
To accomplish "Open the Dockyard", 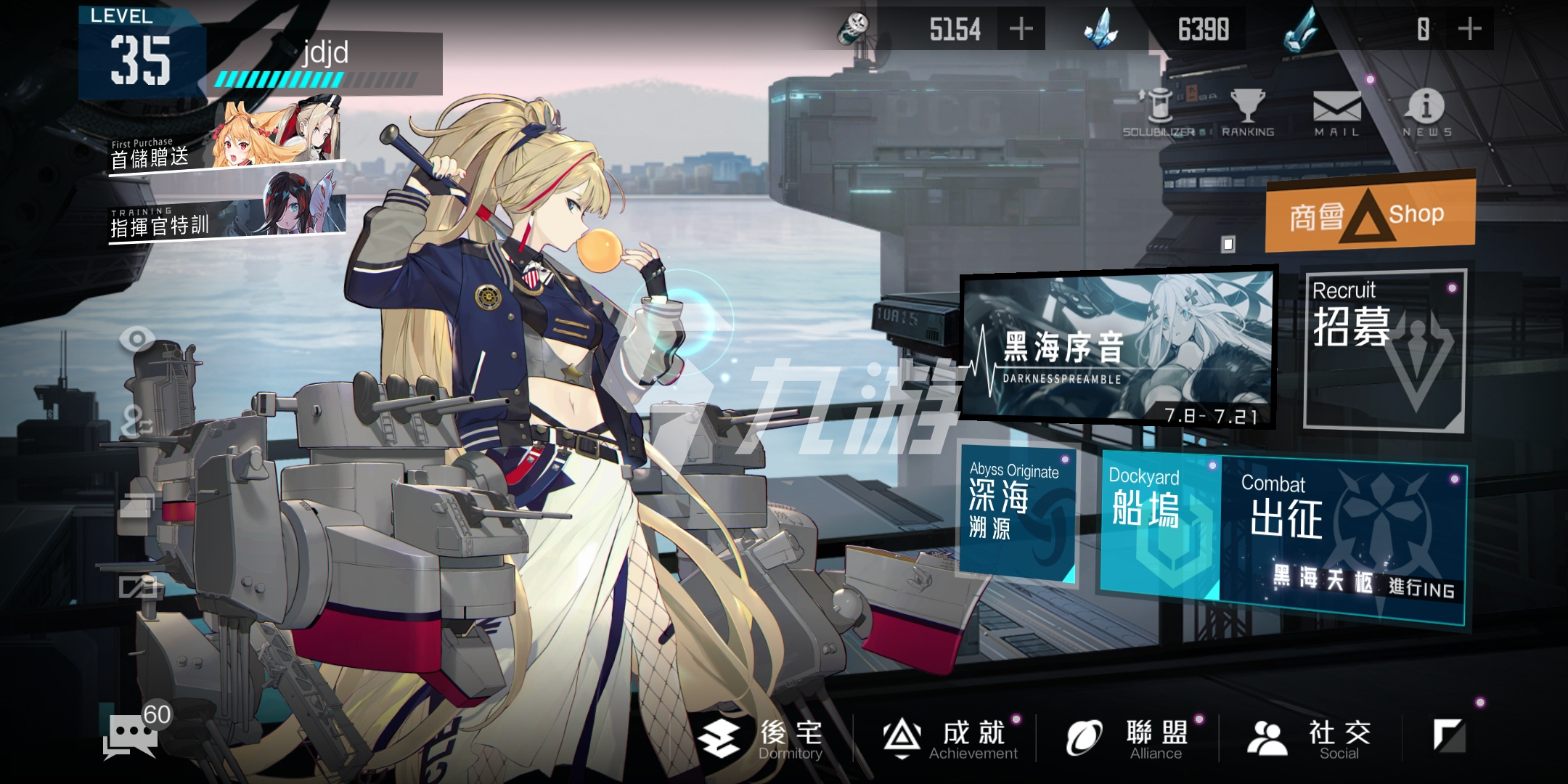I will pyautogui.click(x=1160, y=521).
